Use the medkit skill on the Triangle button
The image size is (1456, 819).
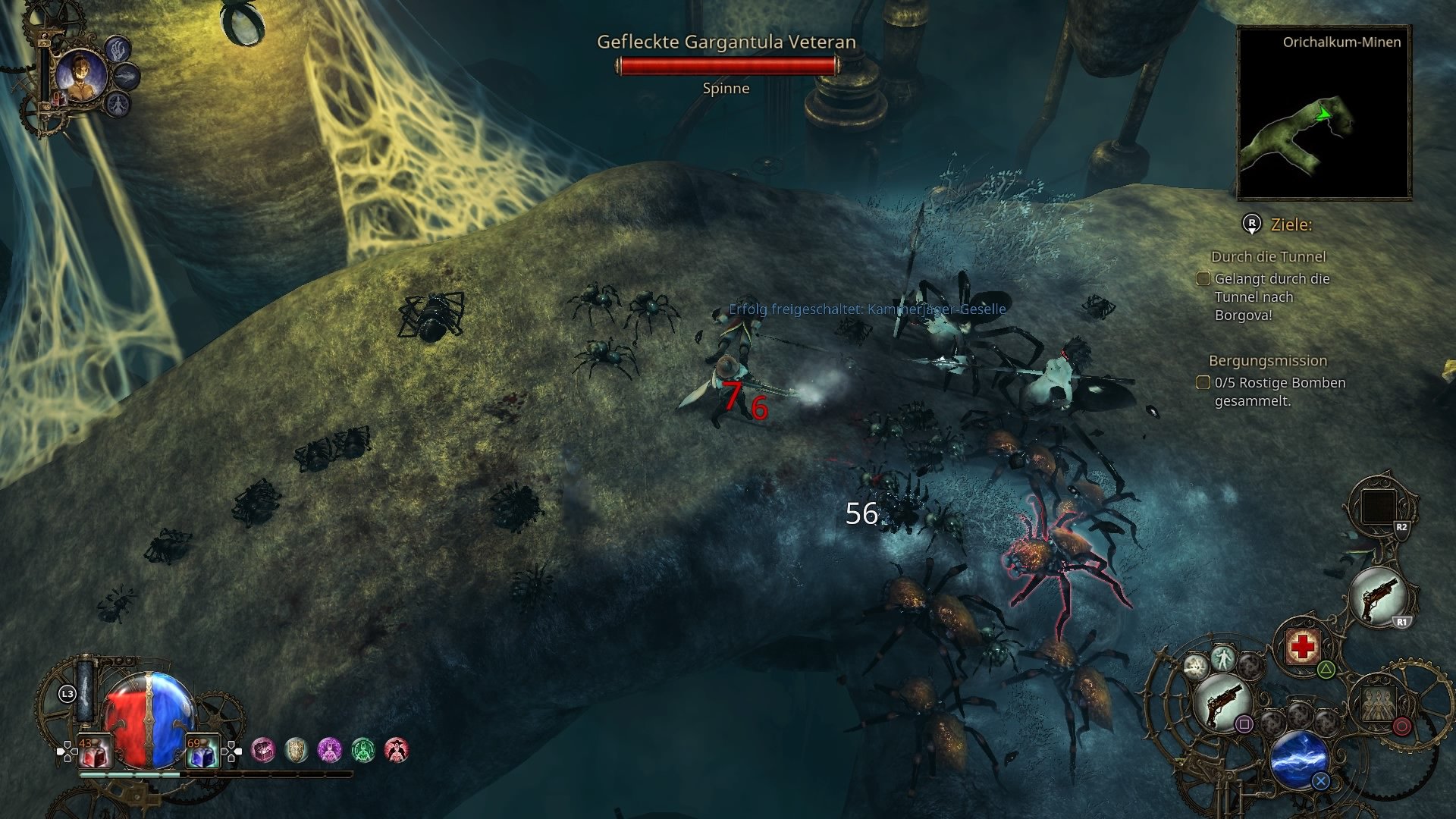[1303, 645]
